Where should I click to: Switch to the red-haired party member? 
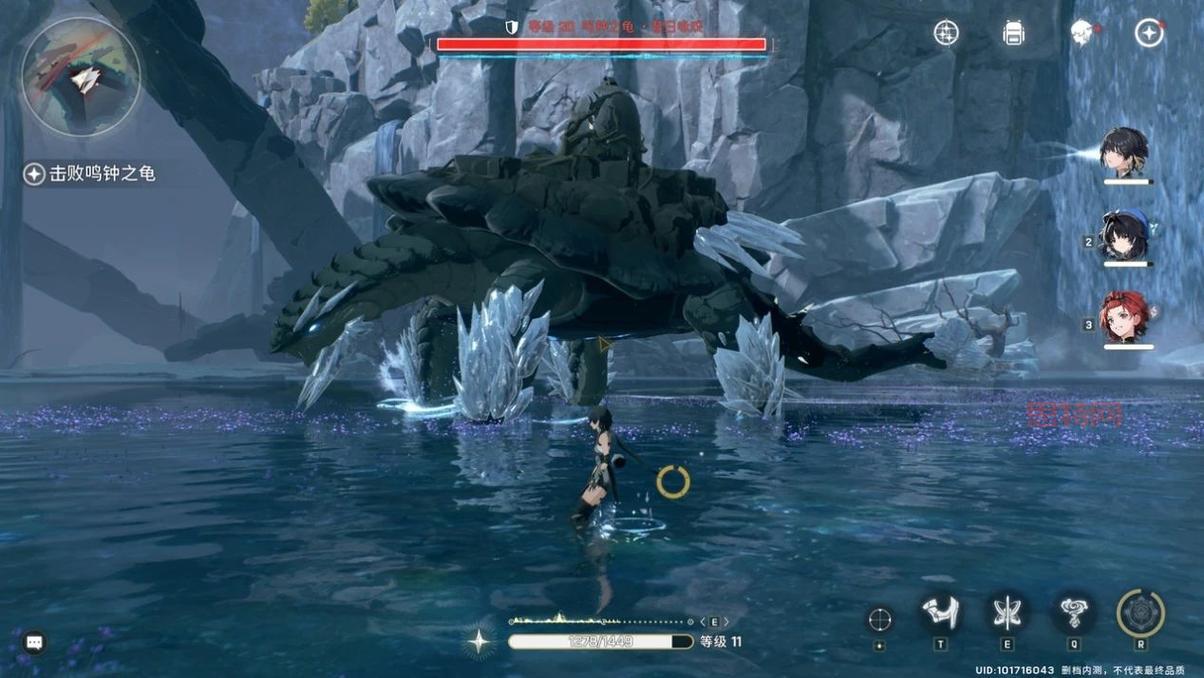pos(1127,317)
